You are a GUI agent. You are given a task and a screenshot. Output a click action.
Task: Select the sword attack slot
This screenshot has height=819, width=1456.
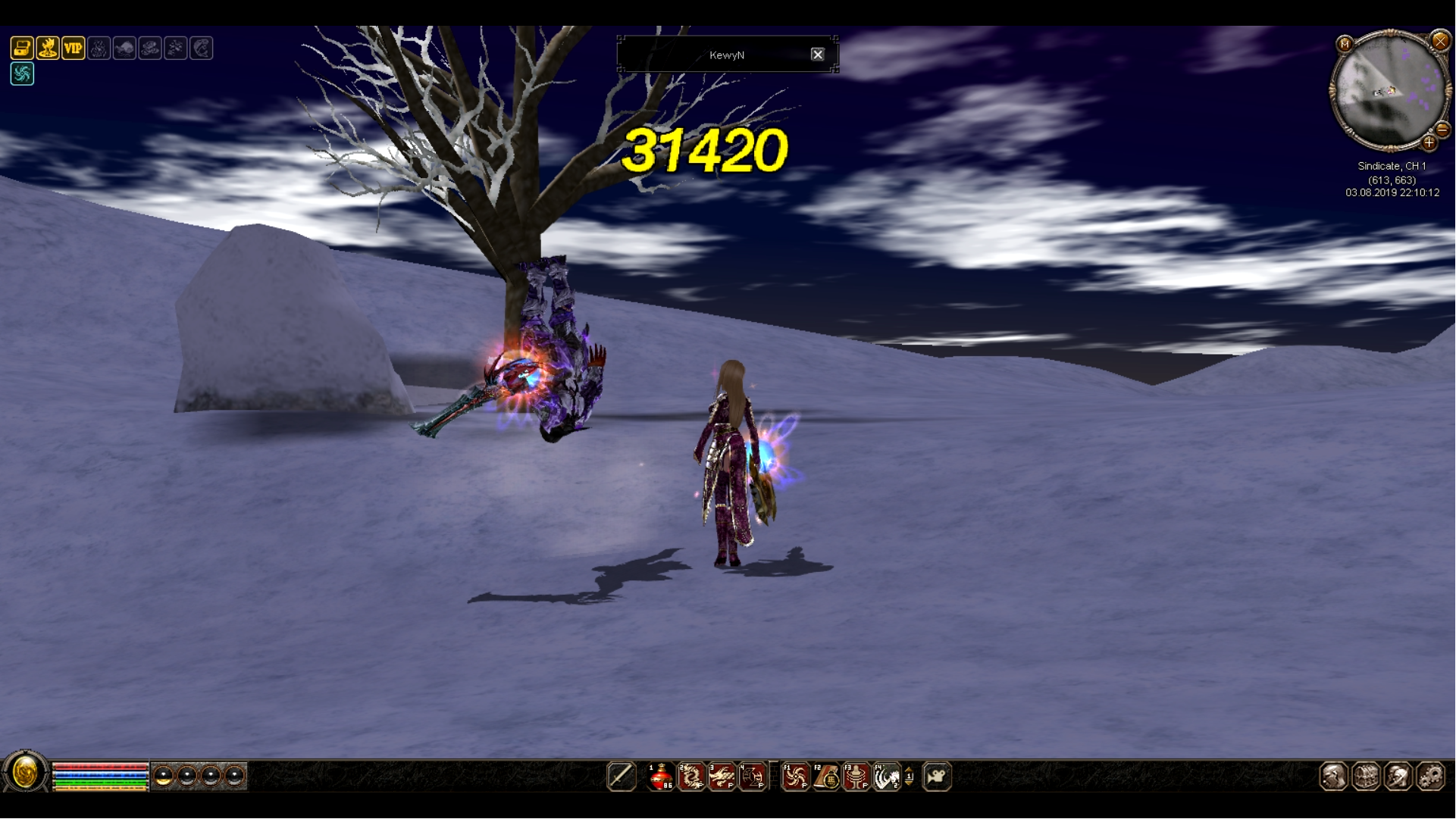pyautogui.click(x=622, y=777)
